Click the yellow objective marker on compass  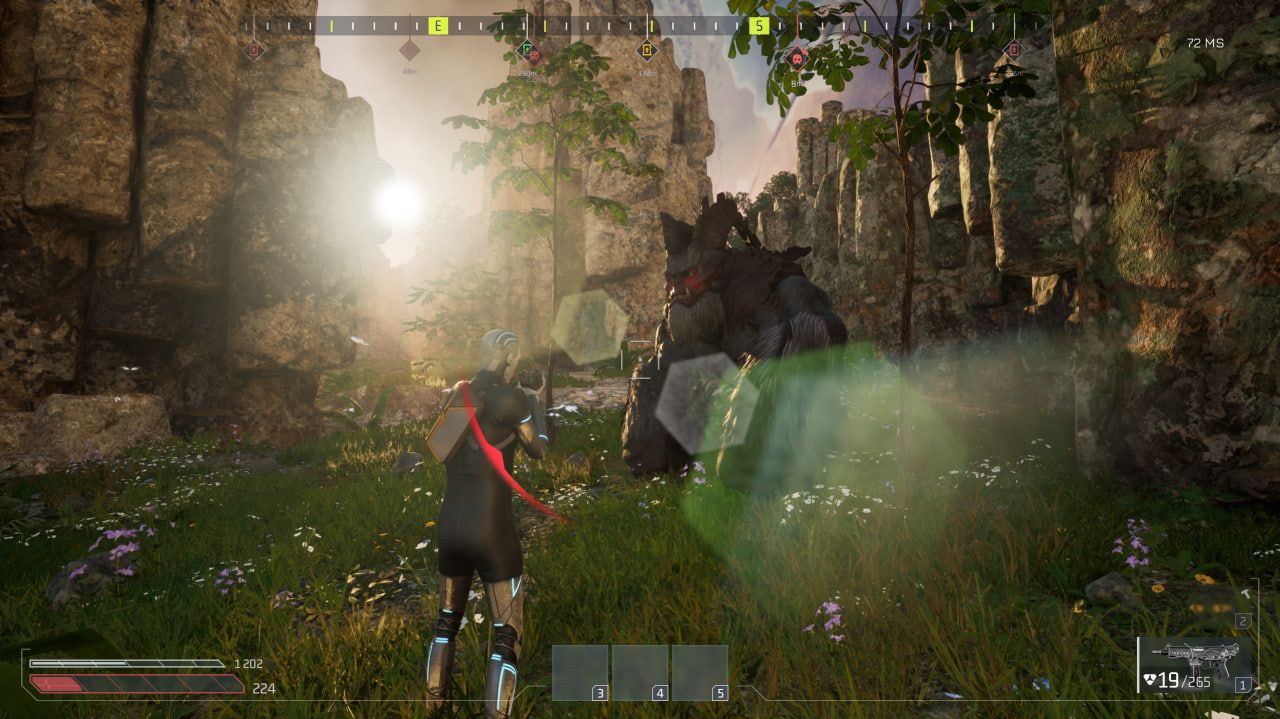pos(647,49)
